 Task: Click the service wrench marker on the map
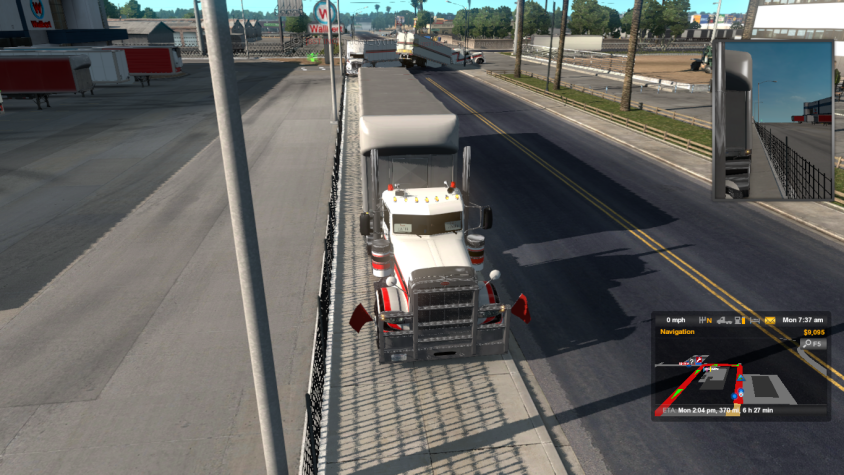coord(698,359)
